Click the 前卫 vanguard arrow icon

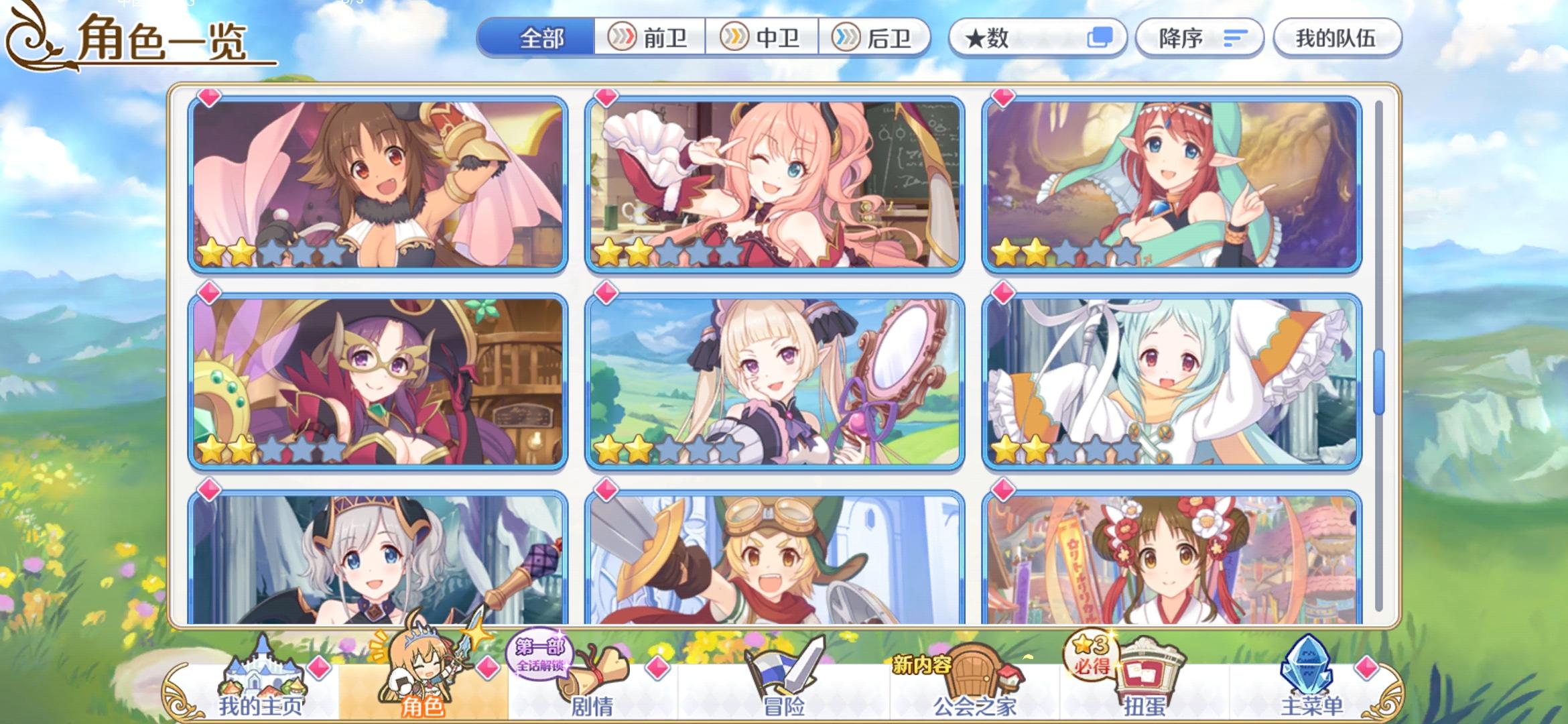point(623,38)
